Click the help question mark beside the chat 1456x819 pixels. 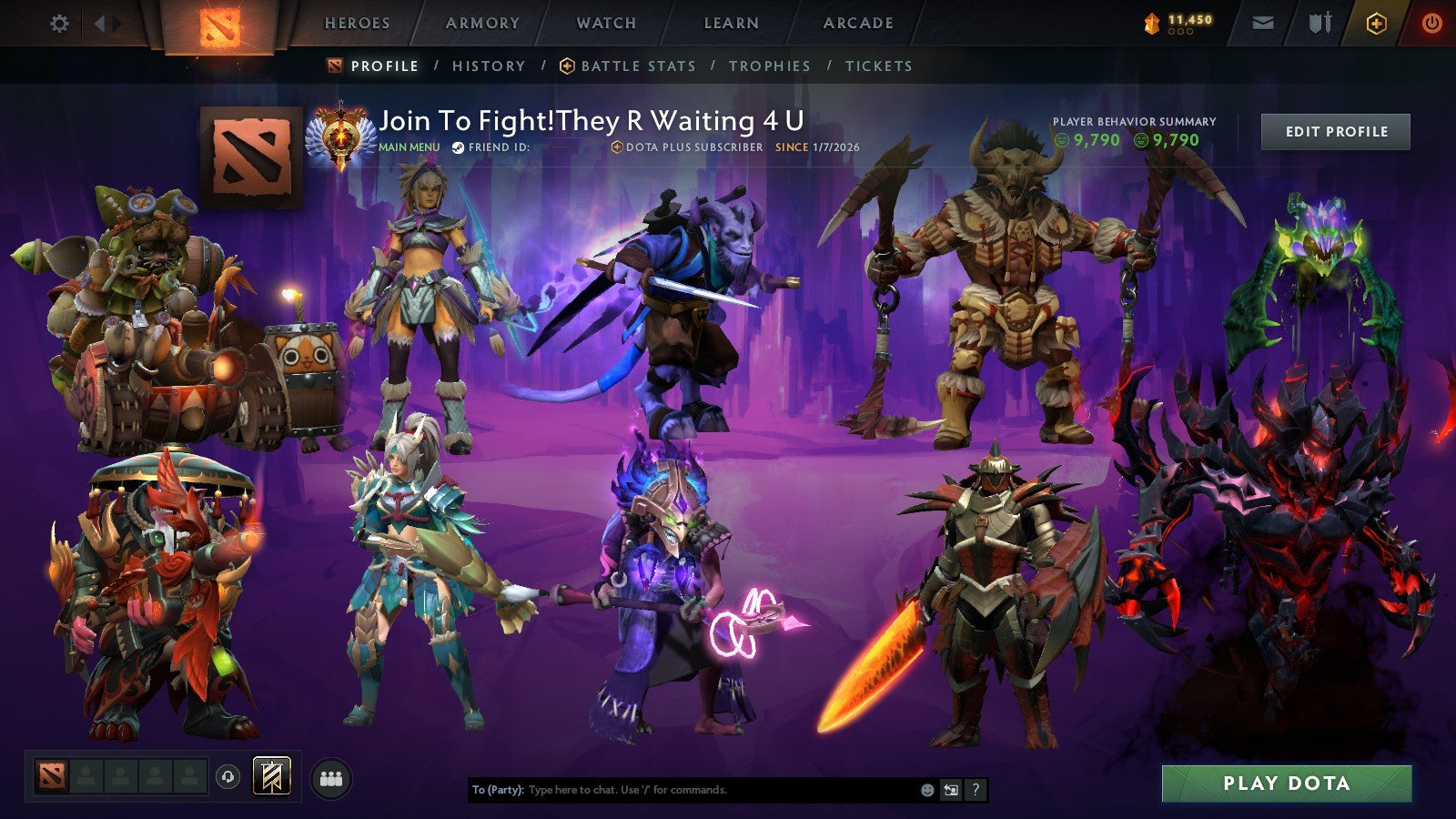click(x=976, y=791)
